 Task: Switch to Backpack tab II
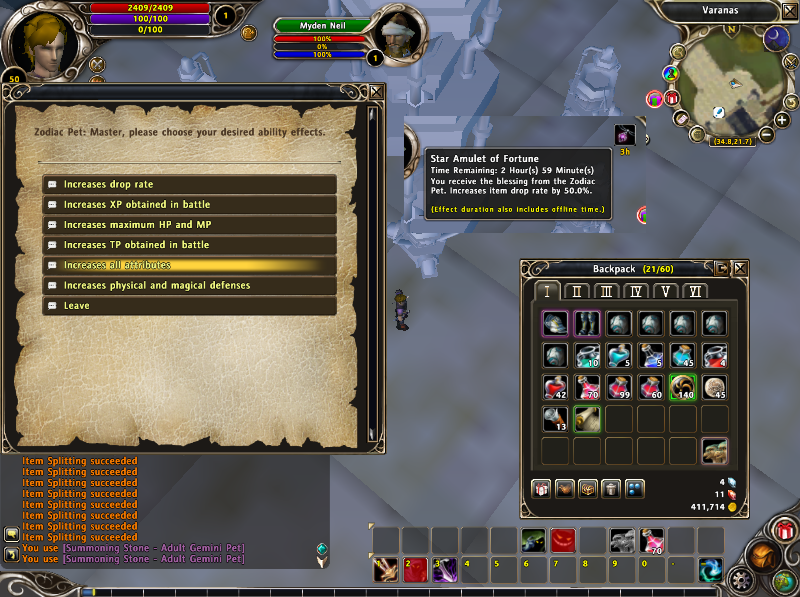click(x=577, y=292)
